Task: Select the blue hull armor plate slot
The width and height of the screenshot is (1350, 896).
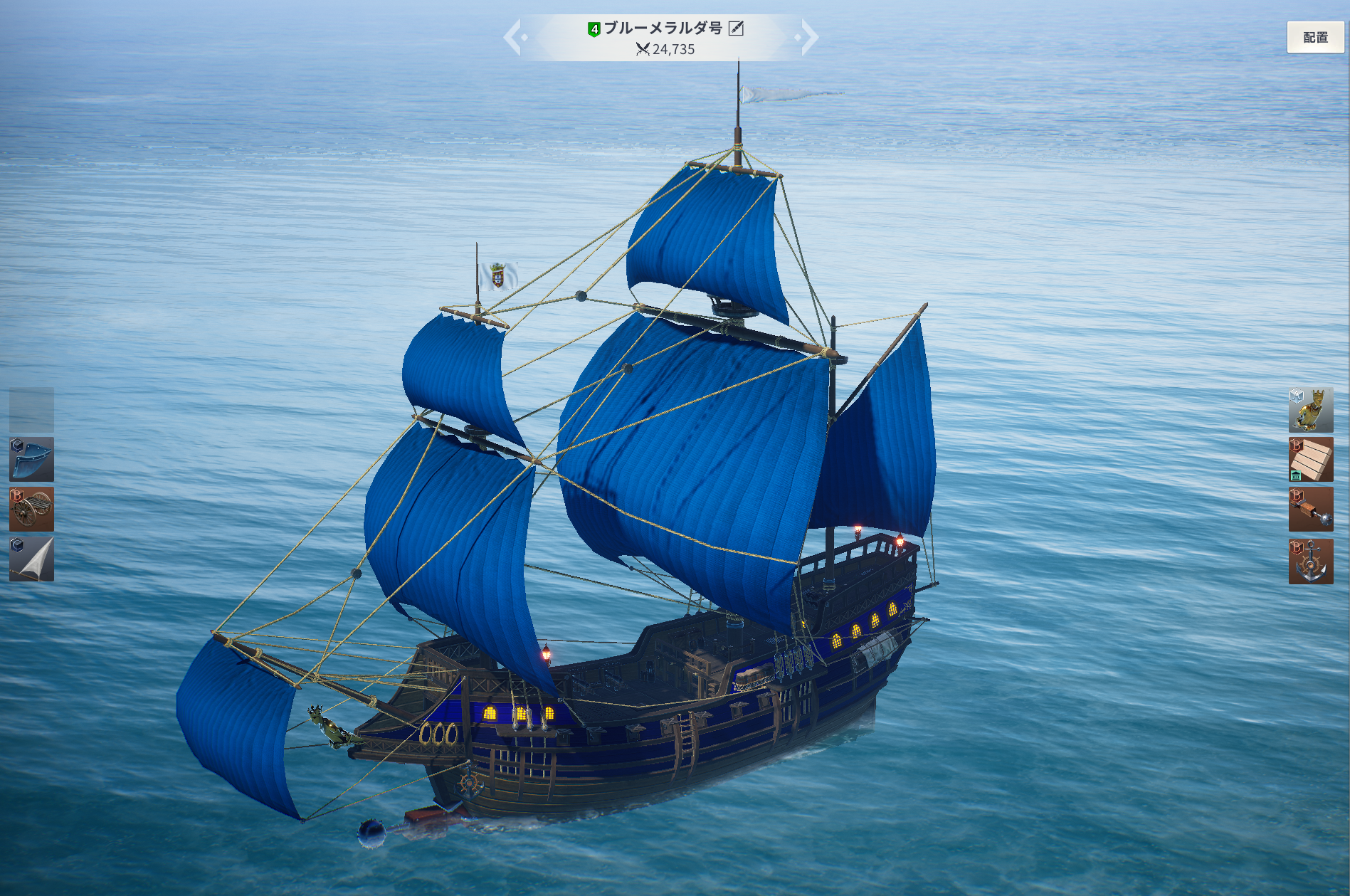Action: (x=31, y=460)
